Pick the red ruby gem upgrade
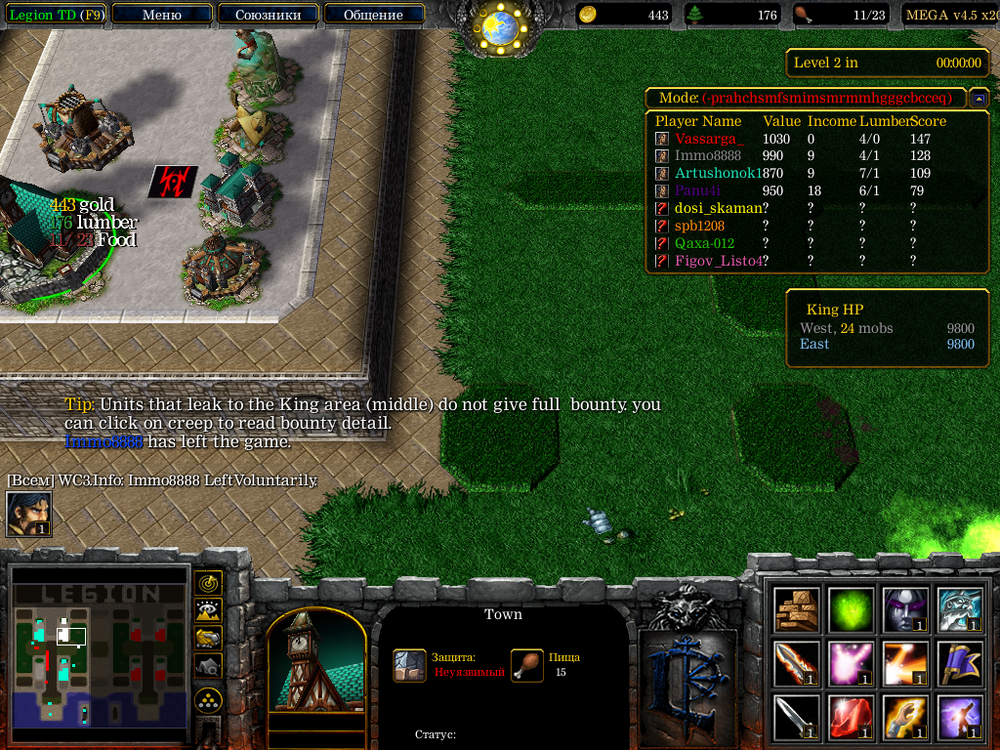This screenshot has width=1000, height=750. (851, 717)
